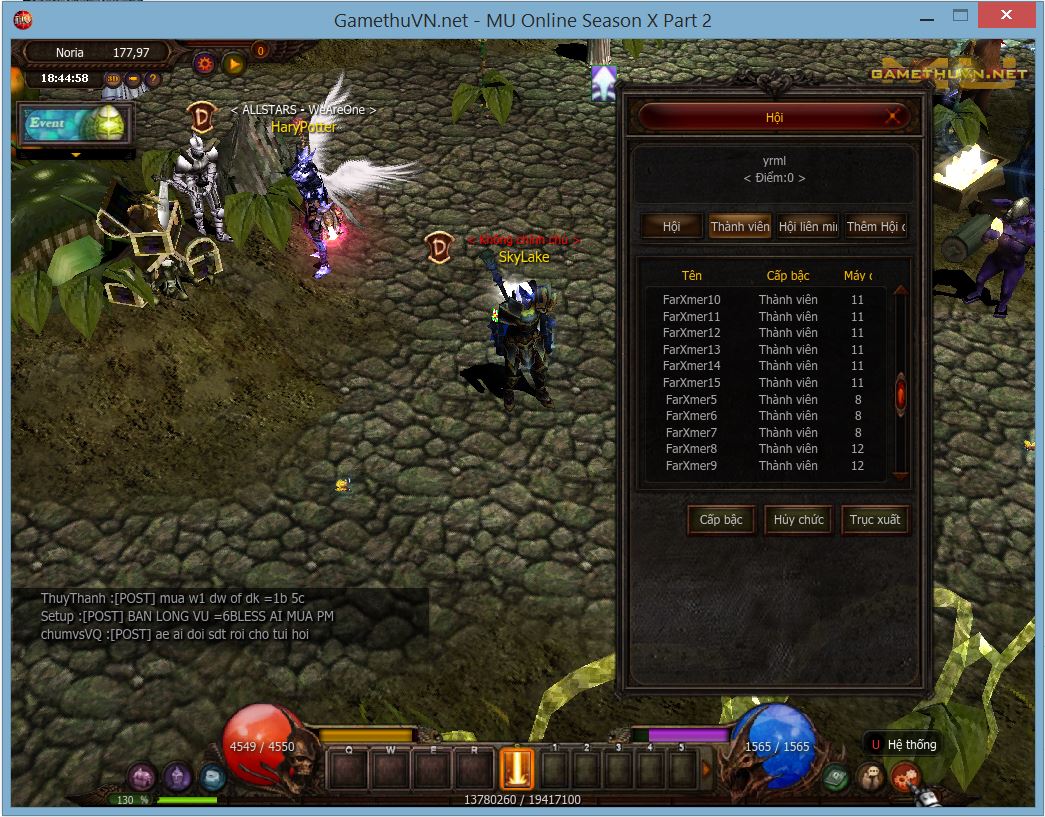Select guild member FarXmer15 row

(x=691, y=383)
